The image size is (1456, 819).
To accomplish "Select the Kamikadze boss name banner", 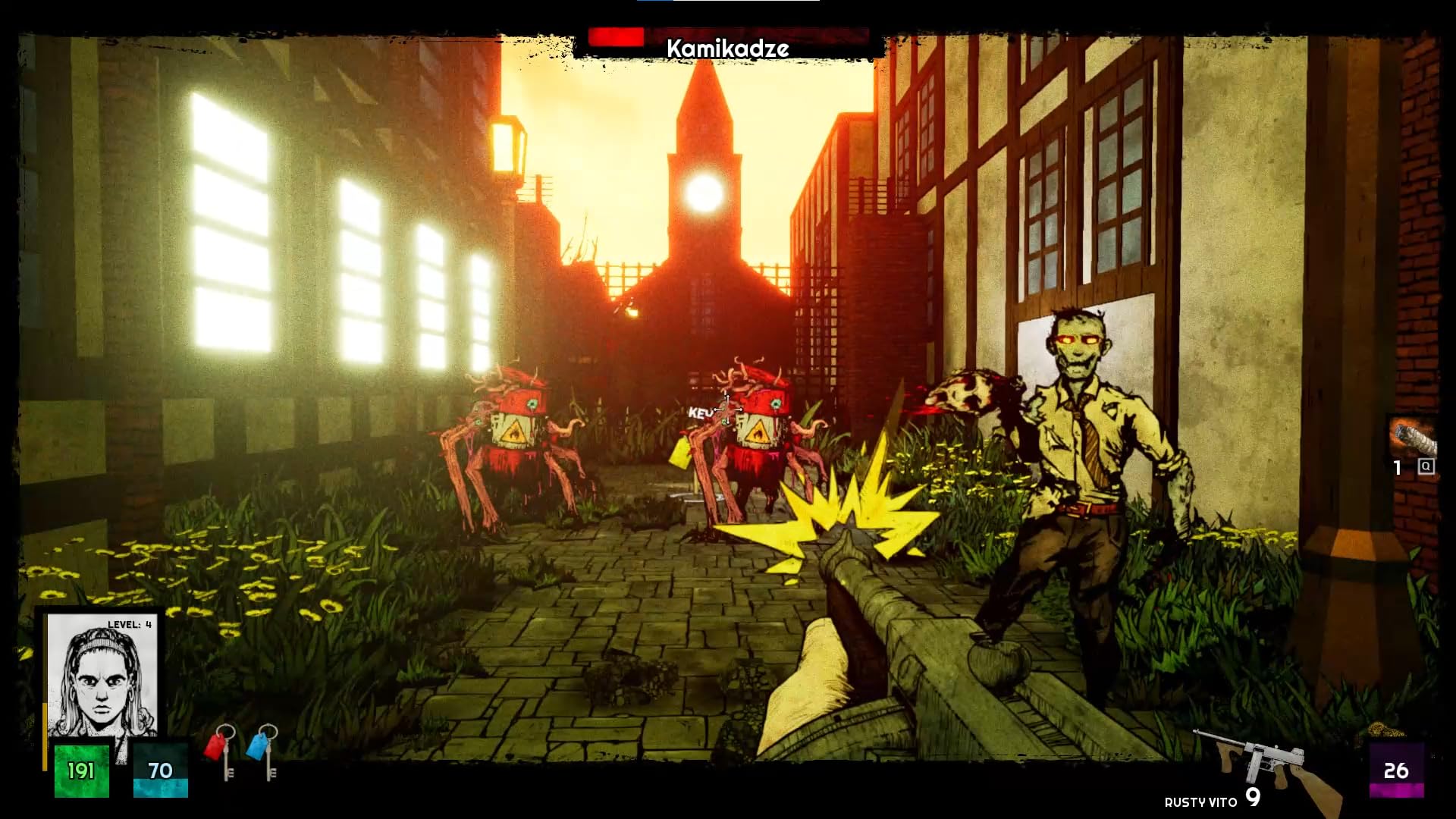I will pyautogui.click(x=726, y=47).
